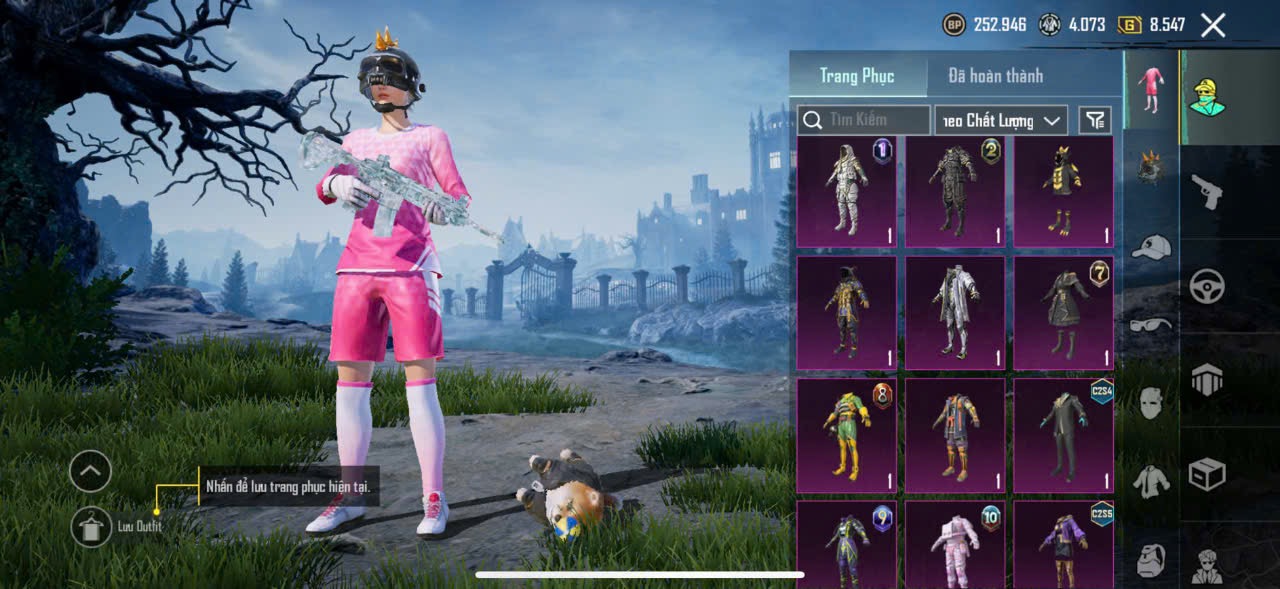Select the green and yellow outfit with badge 8
Image resolution: width=1280 pixels, height=589 pixels.
pyautogui.click(x=847, y=435)
